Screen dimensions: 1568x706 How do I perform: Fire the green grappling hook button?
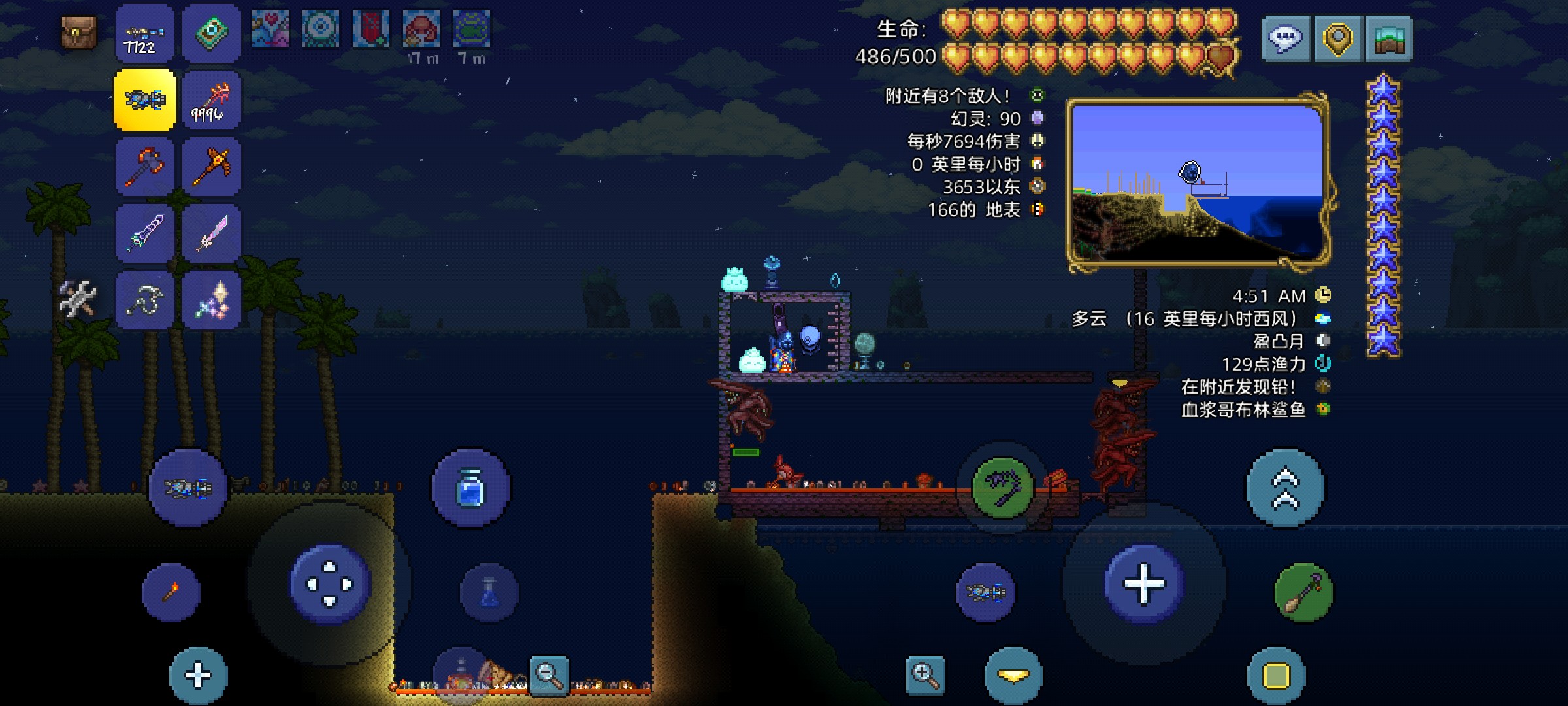[x=1002, y=488]
